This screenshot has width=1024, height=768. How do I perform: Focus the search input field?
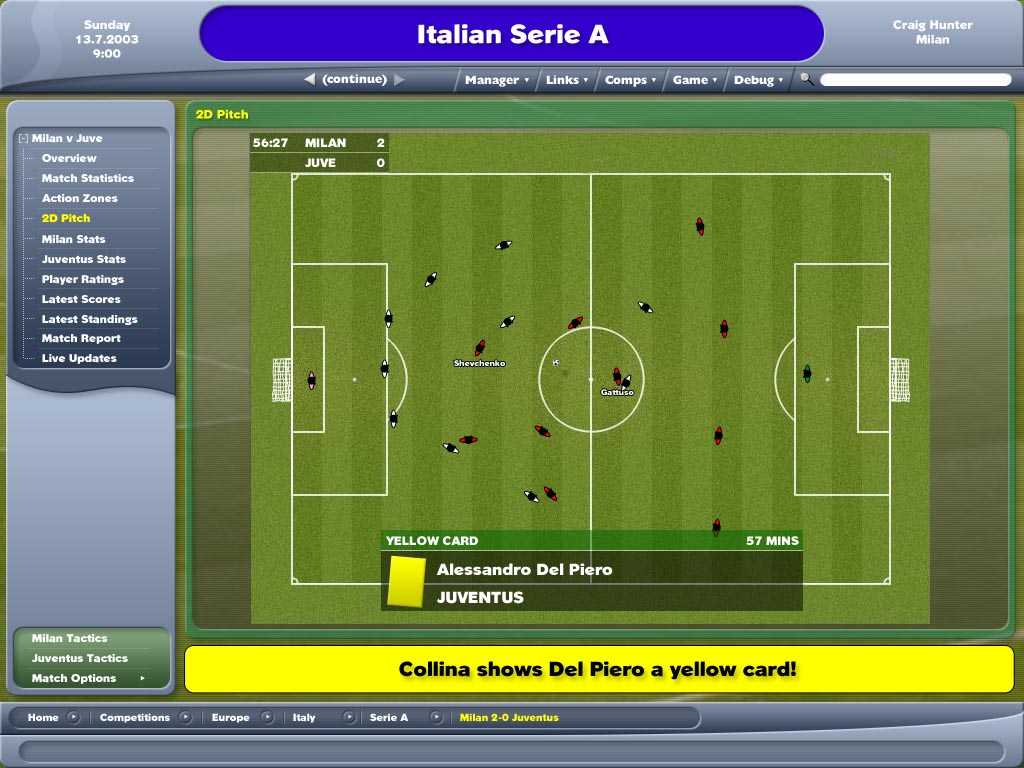pos(915,80)
